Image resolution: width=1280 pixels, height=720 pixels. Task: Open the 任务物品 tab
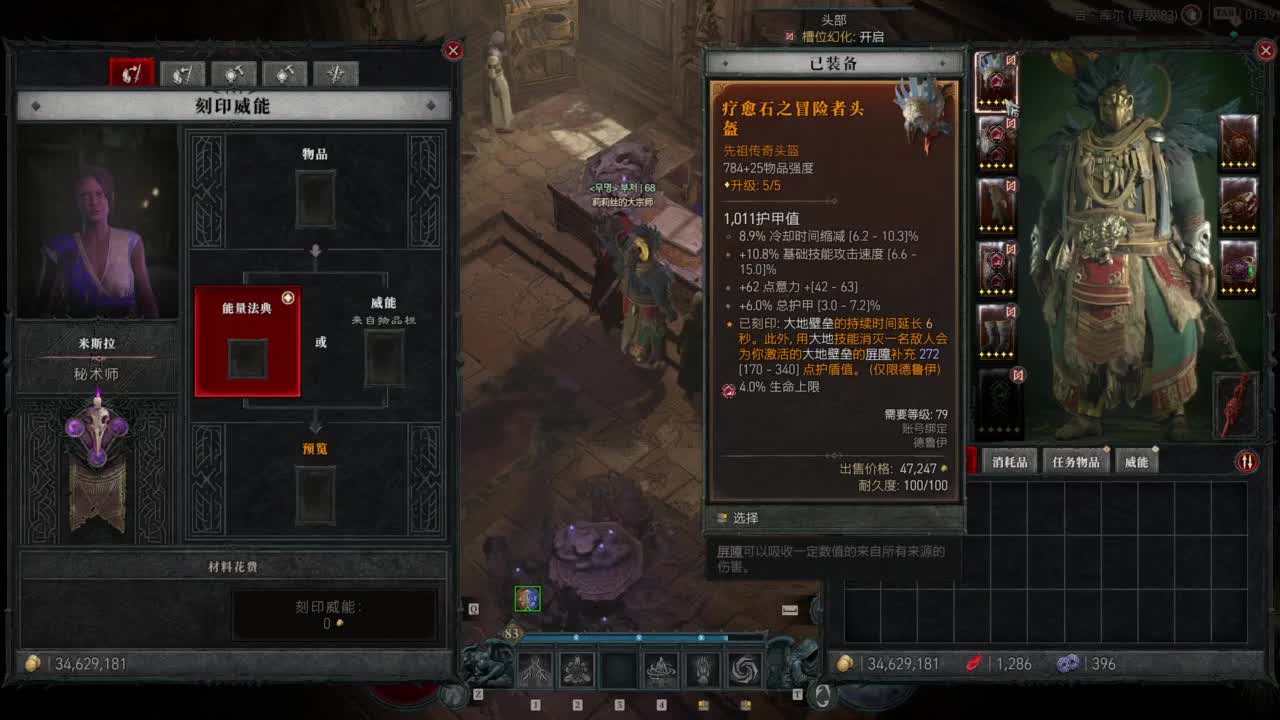1077,461
